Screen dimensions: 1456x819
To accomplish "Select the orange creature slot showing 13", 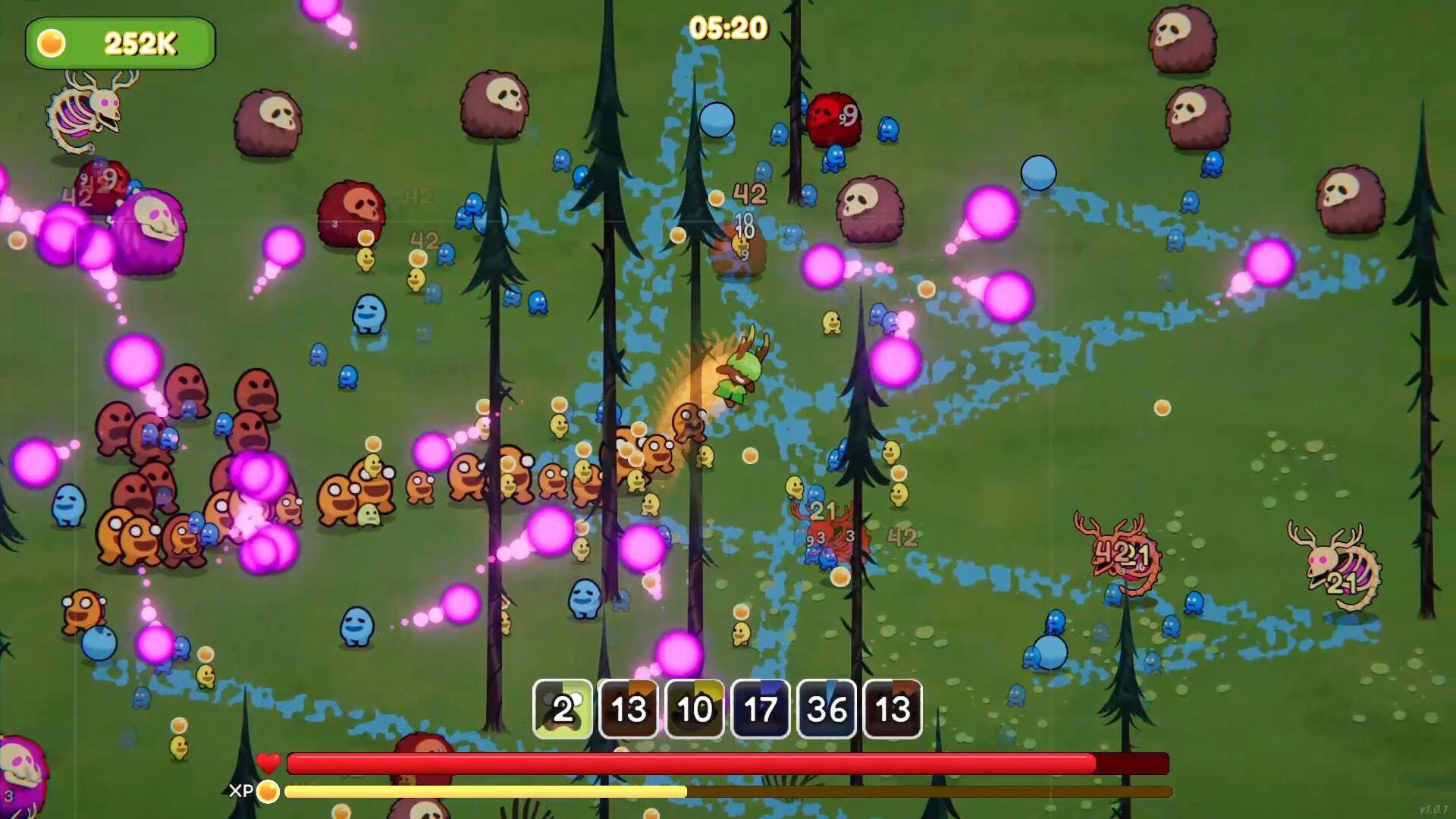I will pyautogui.click(x=629, y=711).
